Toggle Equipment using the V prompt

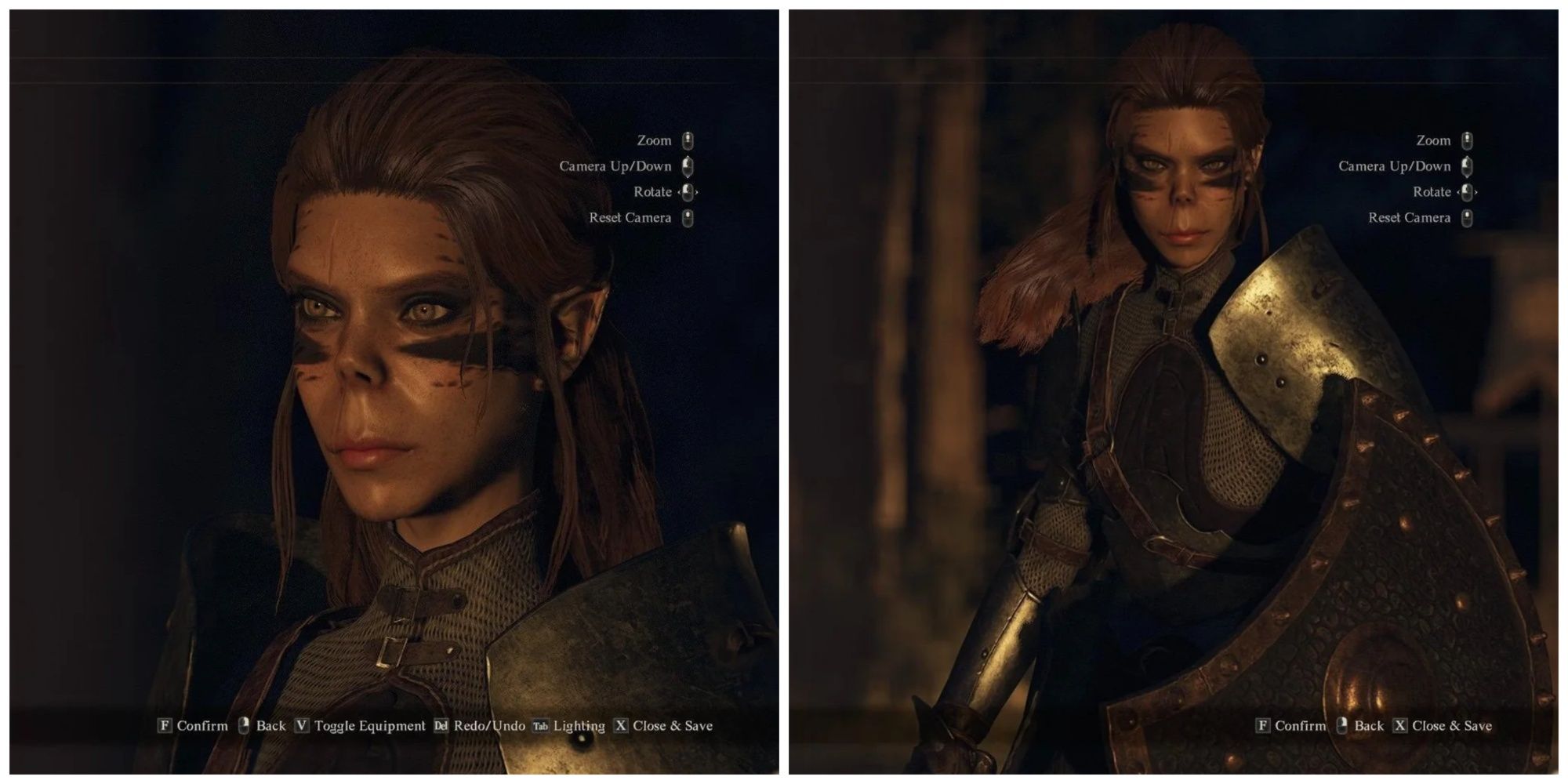click(x=303, y=725)
